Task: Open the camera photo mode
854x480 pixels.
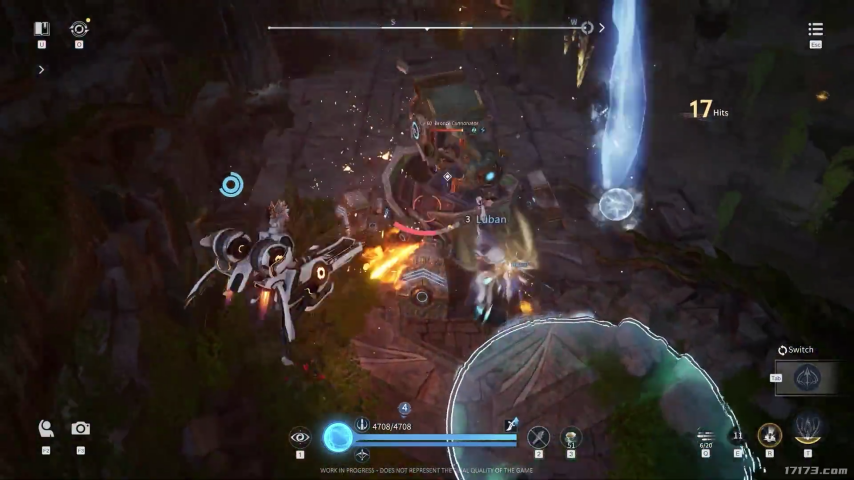Action: (x=81, y=428)
